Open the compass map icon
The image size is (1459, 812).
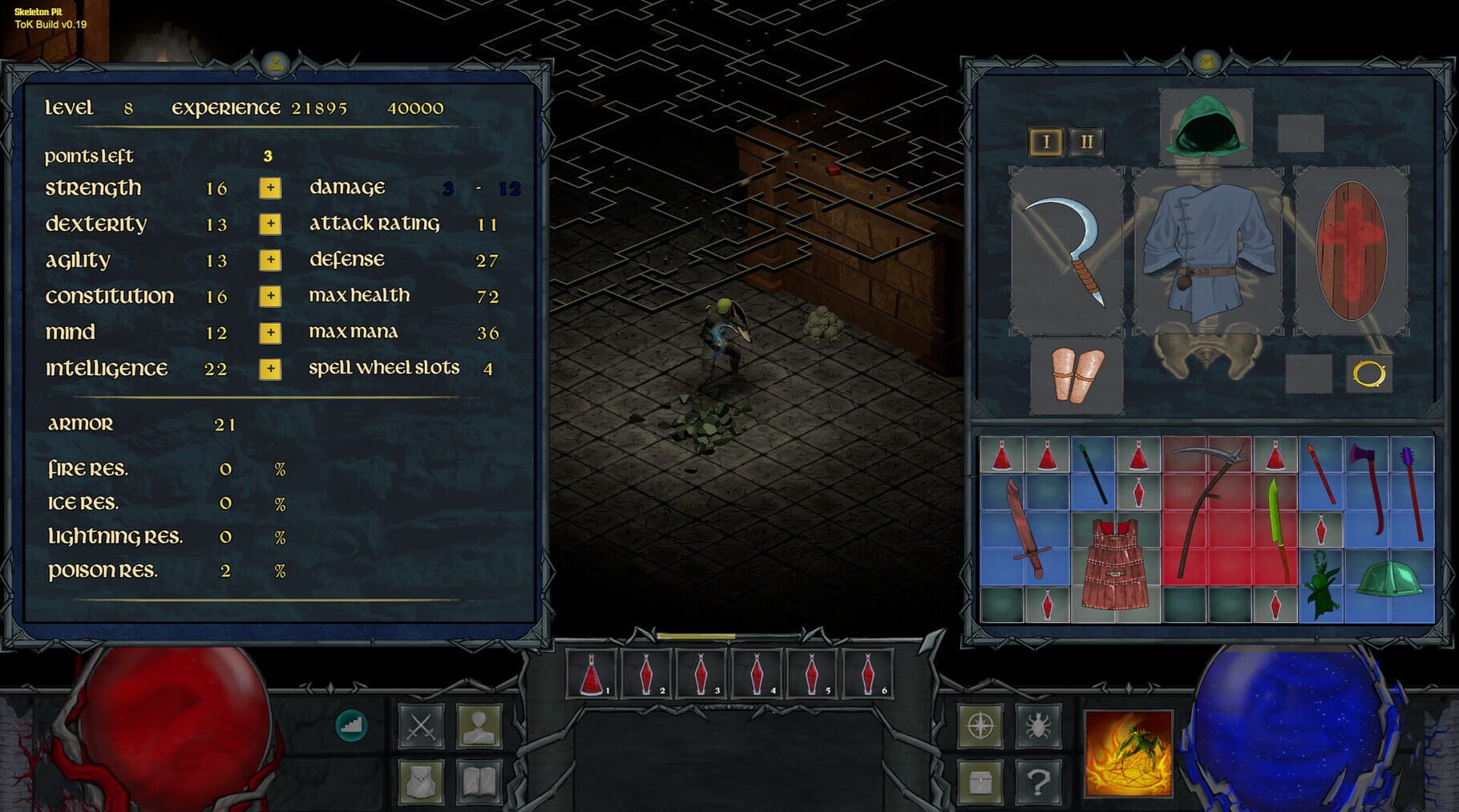click(x=980, y=725)
